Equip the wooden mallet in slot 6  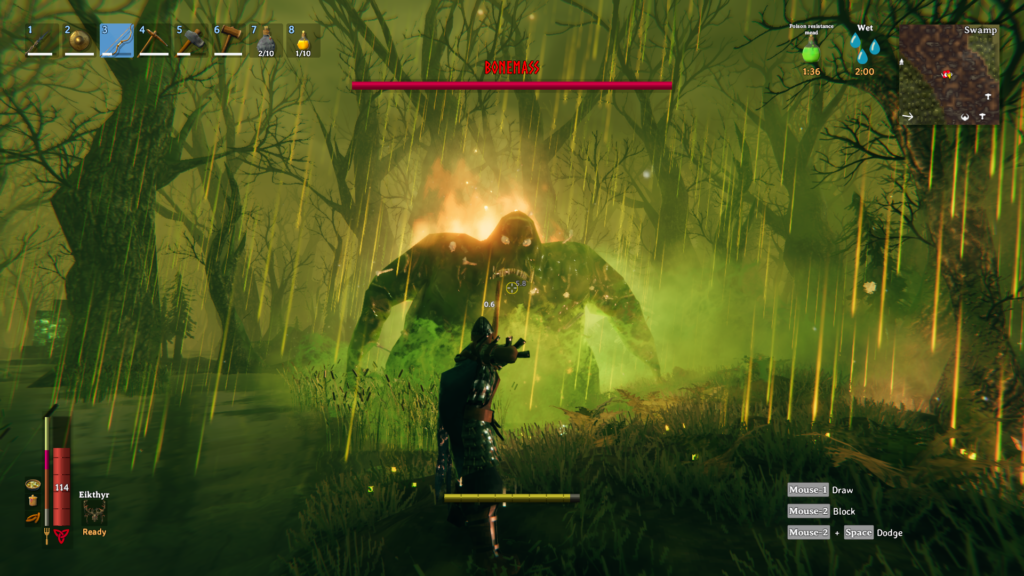click(x=229, y=41)
